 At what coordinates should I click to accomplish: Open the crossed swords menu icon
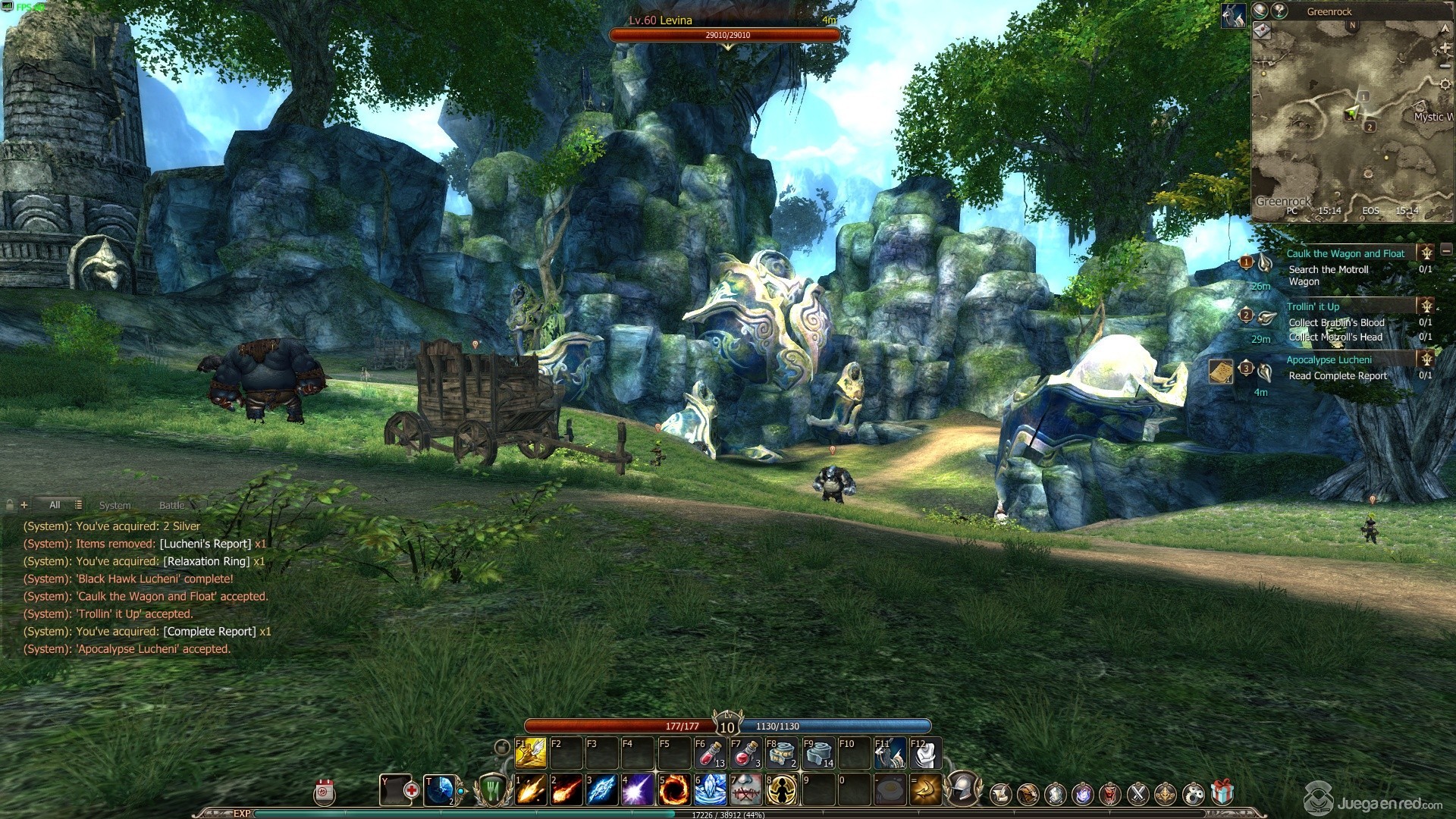(x=1137, y=794)
